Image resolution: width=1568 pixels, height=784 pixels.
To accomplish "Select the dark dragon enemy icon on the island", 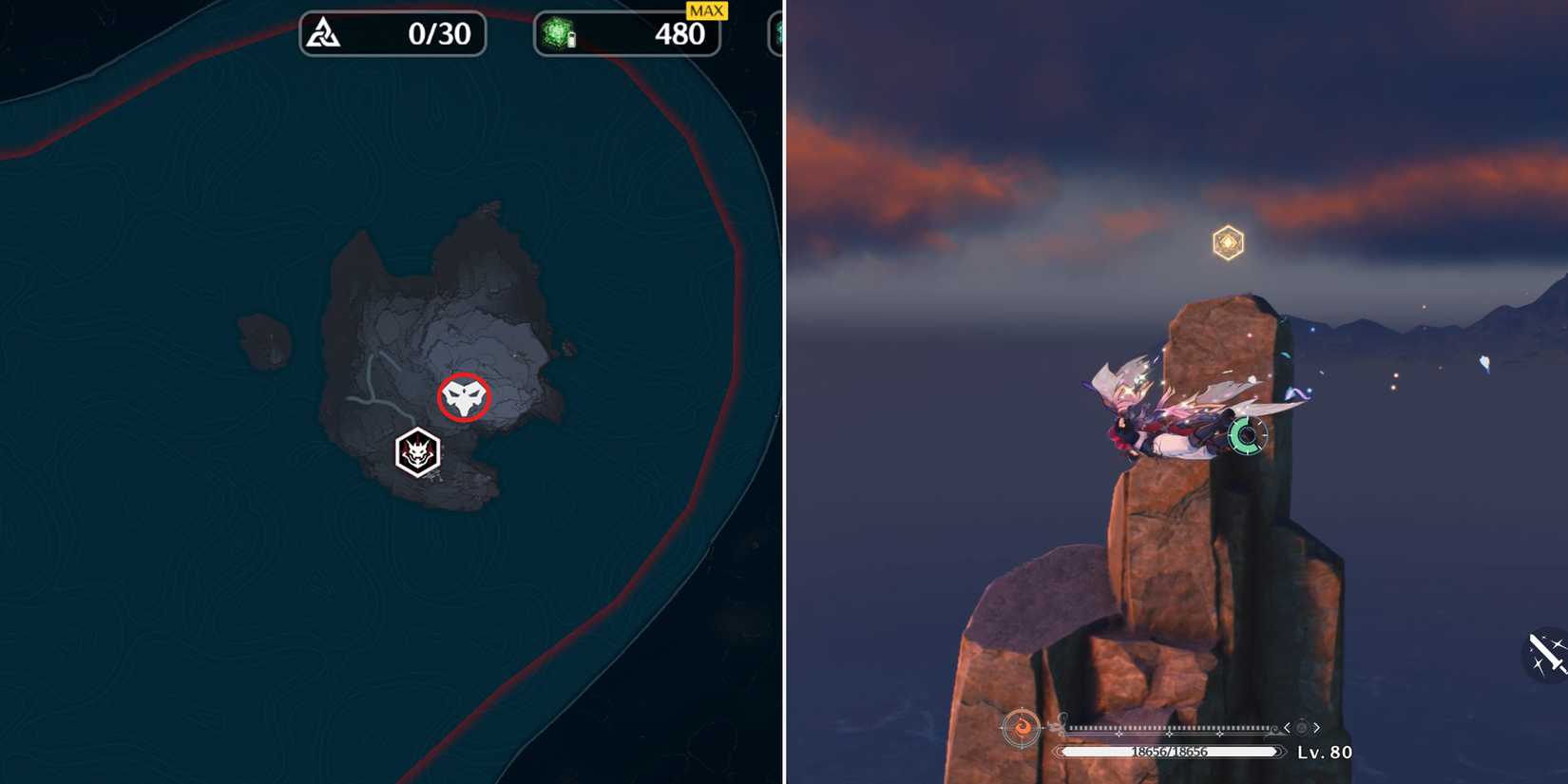I will 418,453.
